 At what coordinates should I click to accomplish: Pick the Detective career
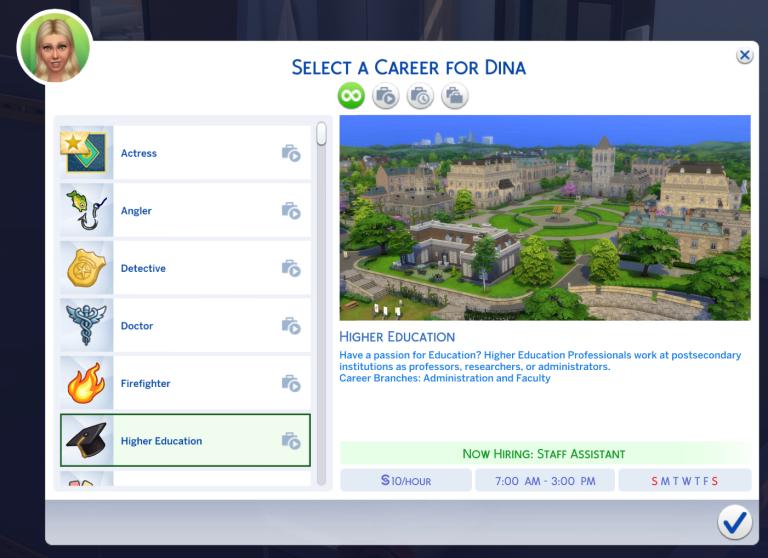pos(185,268)
